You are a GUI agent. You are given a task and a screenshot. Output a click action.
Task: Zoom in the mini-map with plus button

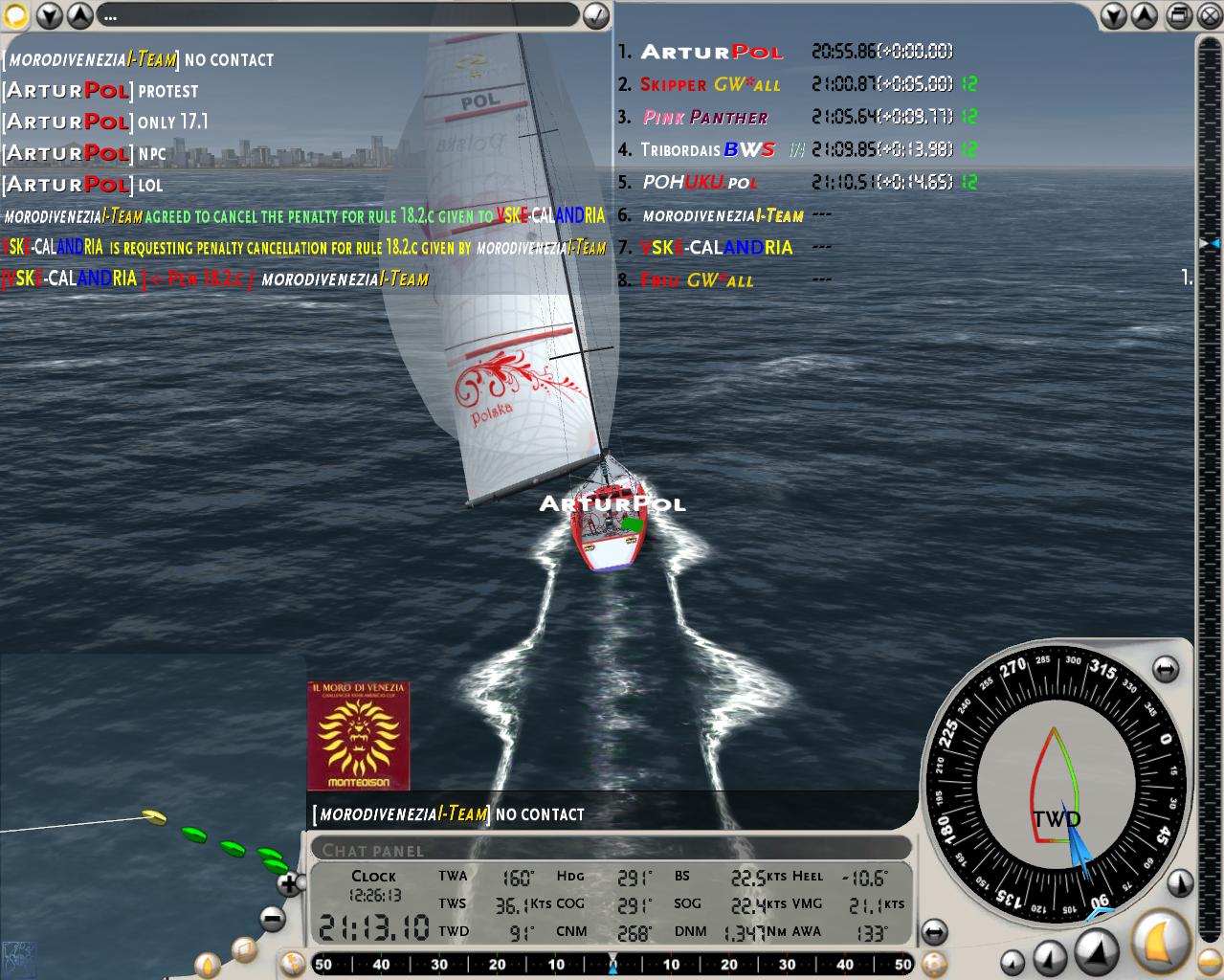click(287, 883)
